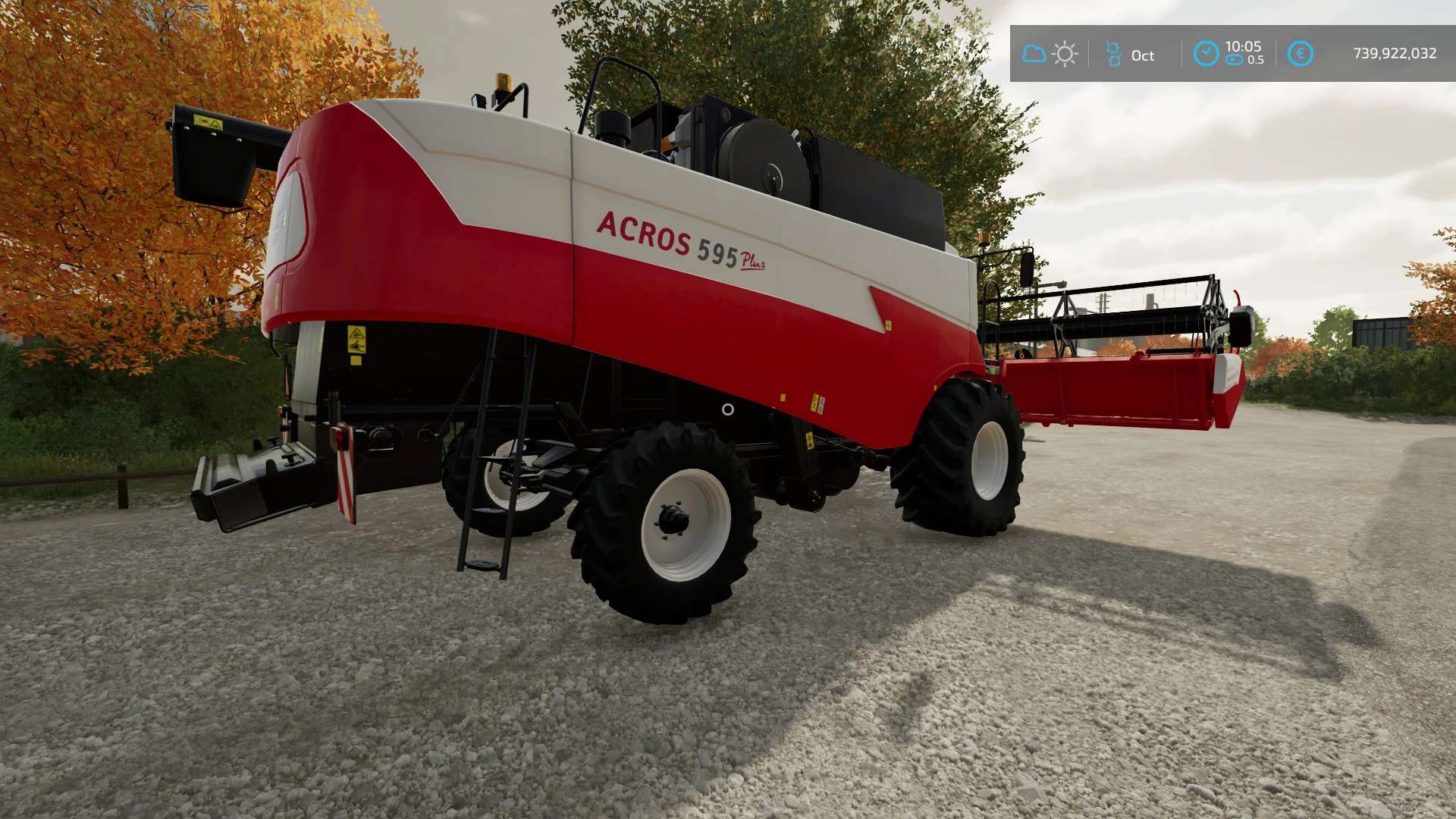Select the season icon beside Oct

tap(1113, 54)
